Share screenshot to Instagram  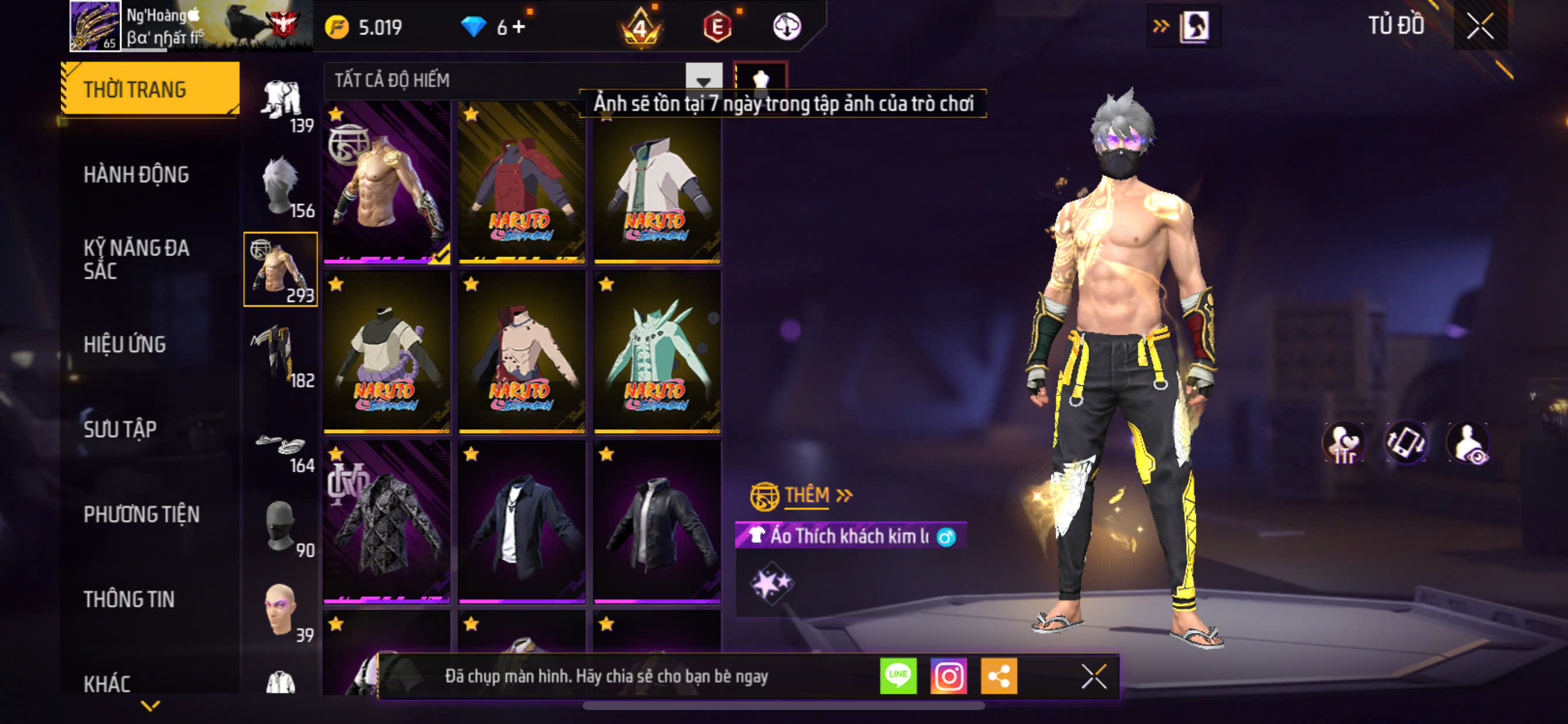949,676
